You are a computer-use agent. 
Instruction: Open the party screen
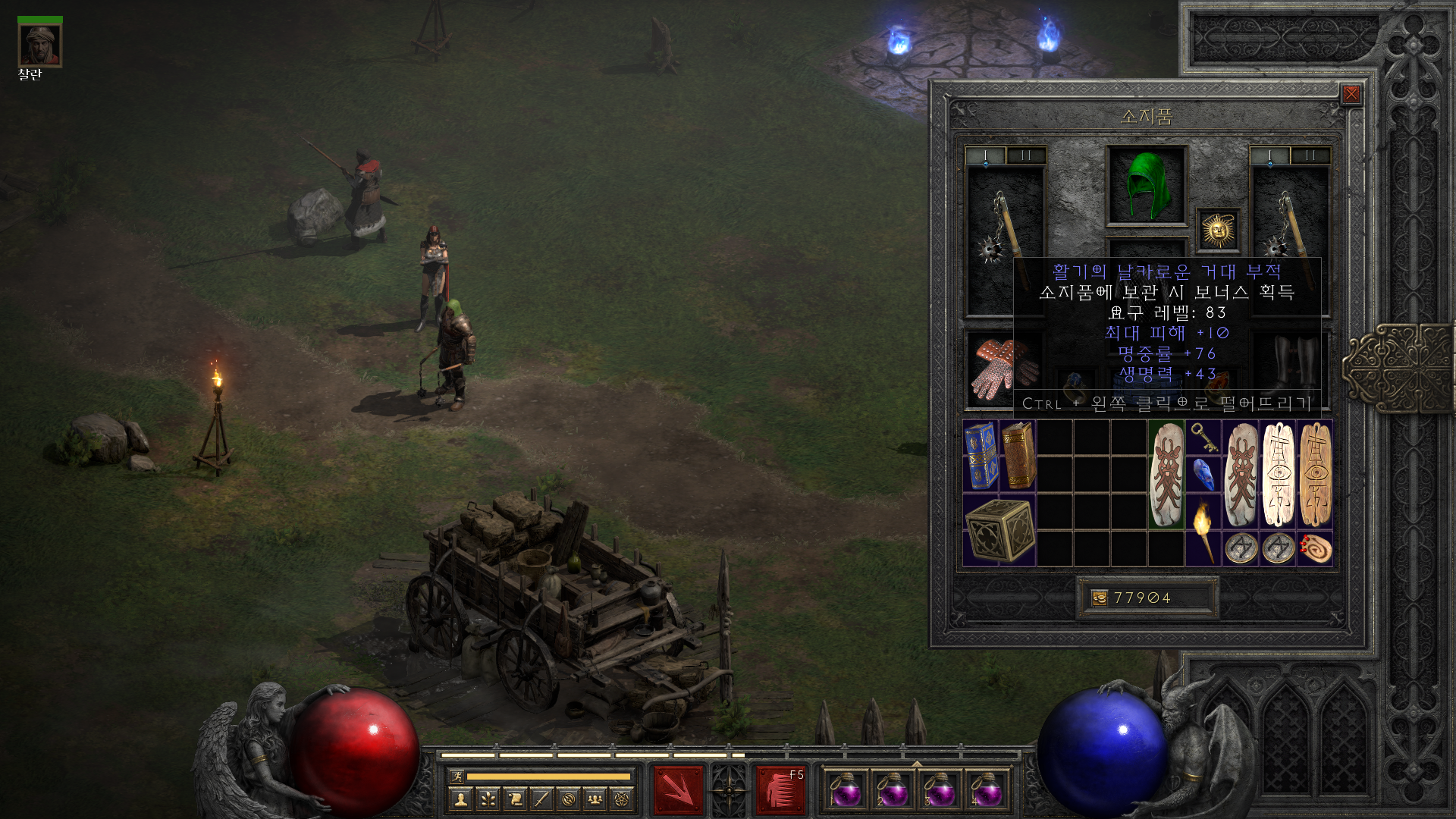point(595,799)
